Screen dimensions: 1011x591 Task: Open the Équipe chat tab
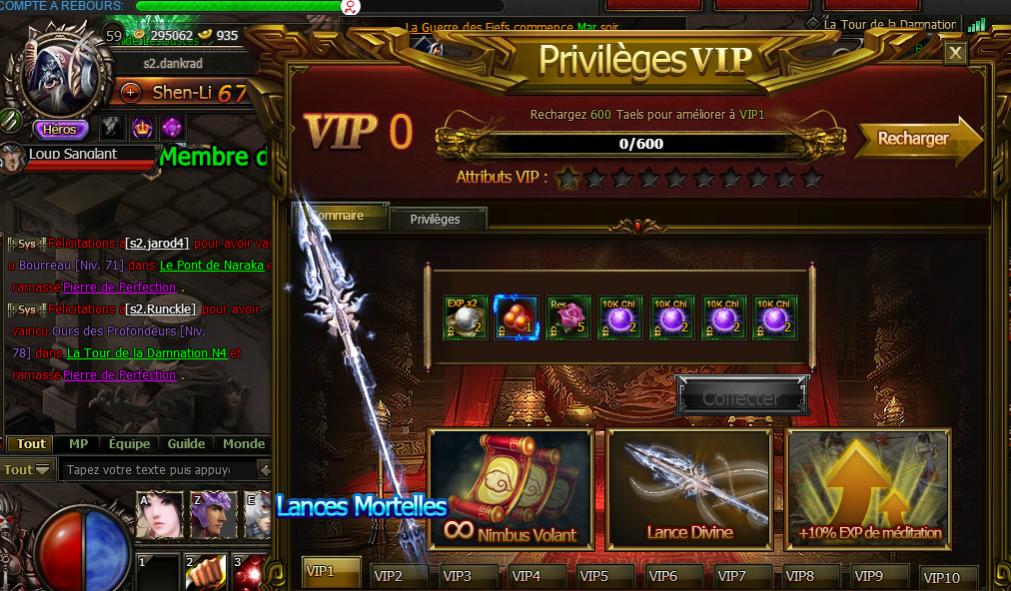pos(129,444)
